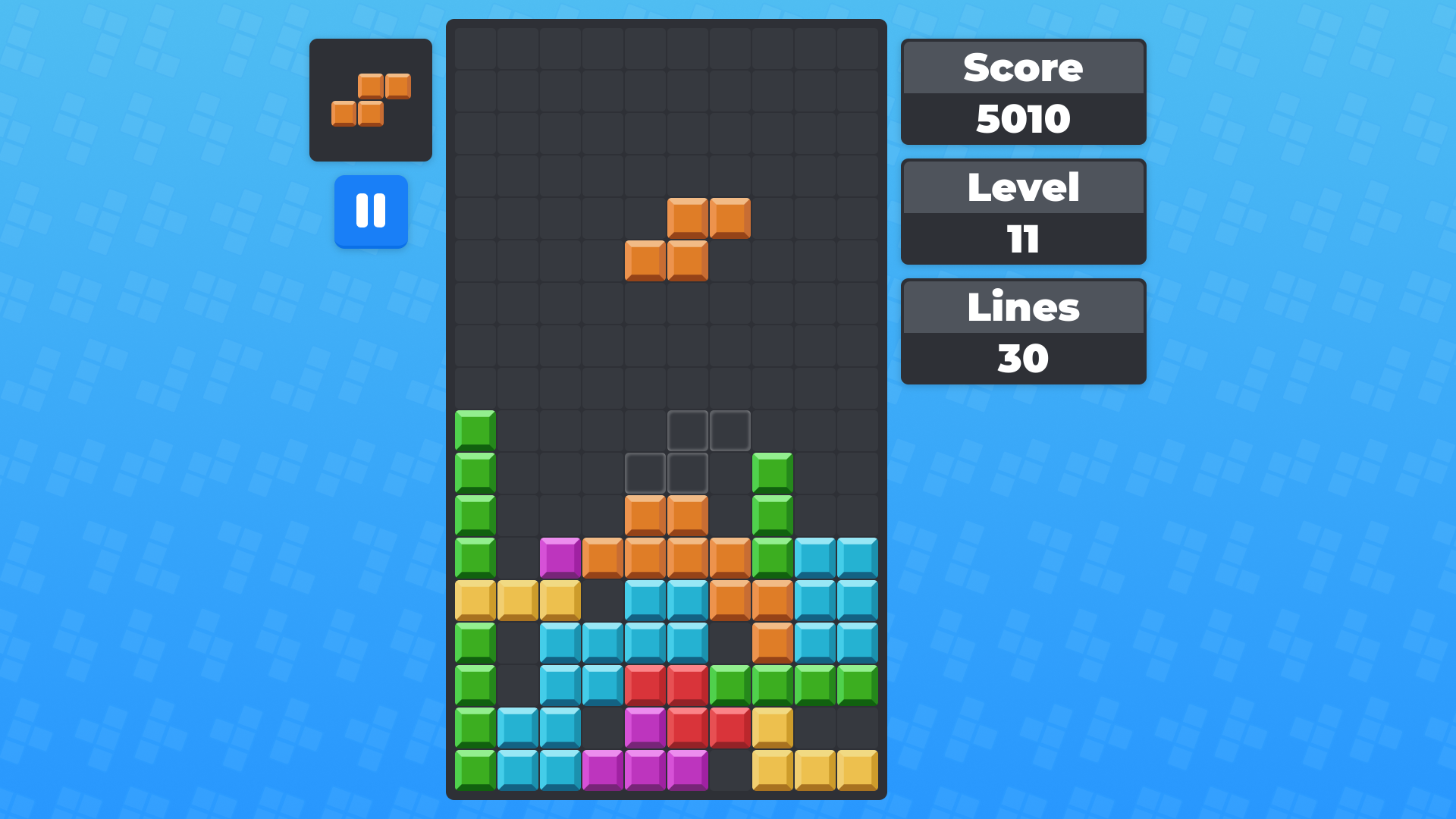Select the falling orange S-piece on the board
Image resolution: width=1456 pixels, height=819 pixels.
pos(687,239)
